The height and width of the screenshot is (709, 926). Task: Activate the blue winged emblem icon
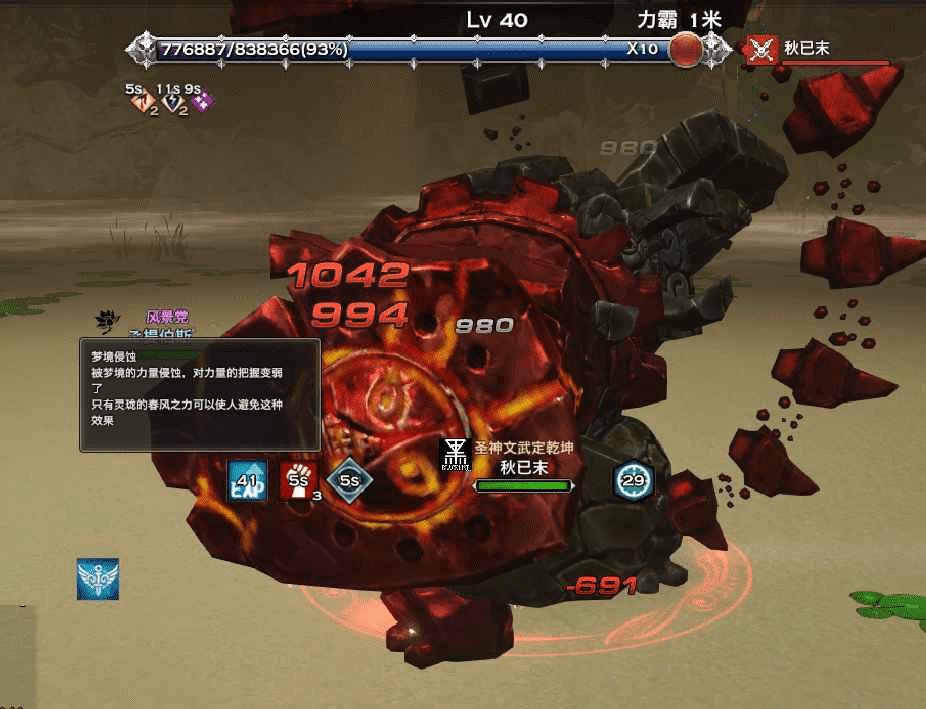[x=98, y=579]
